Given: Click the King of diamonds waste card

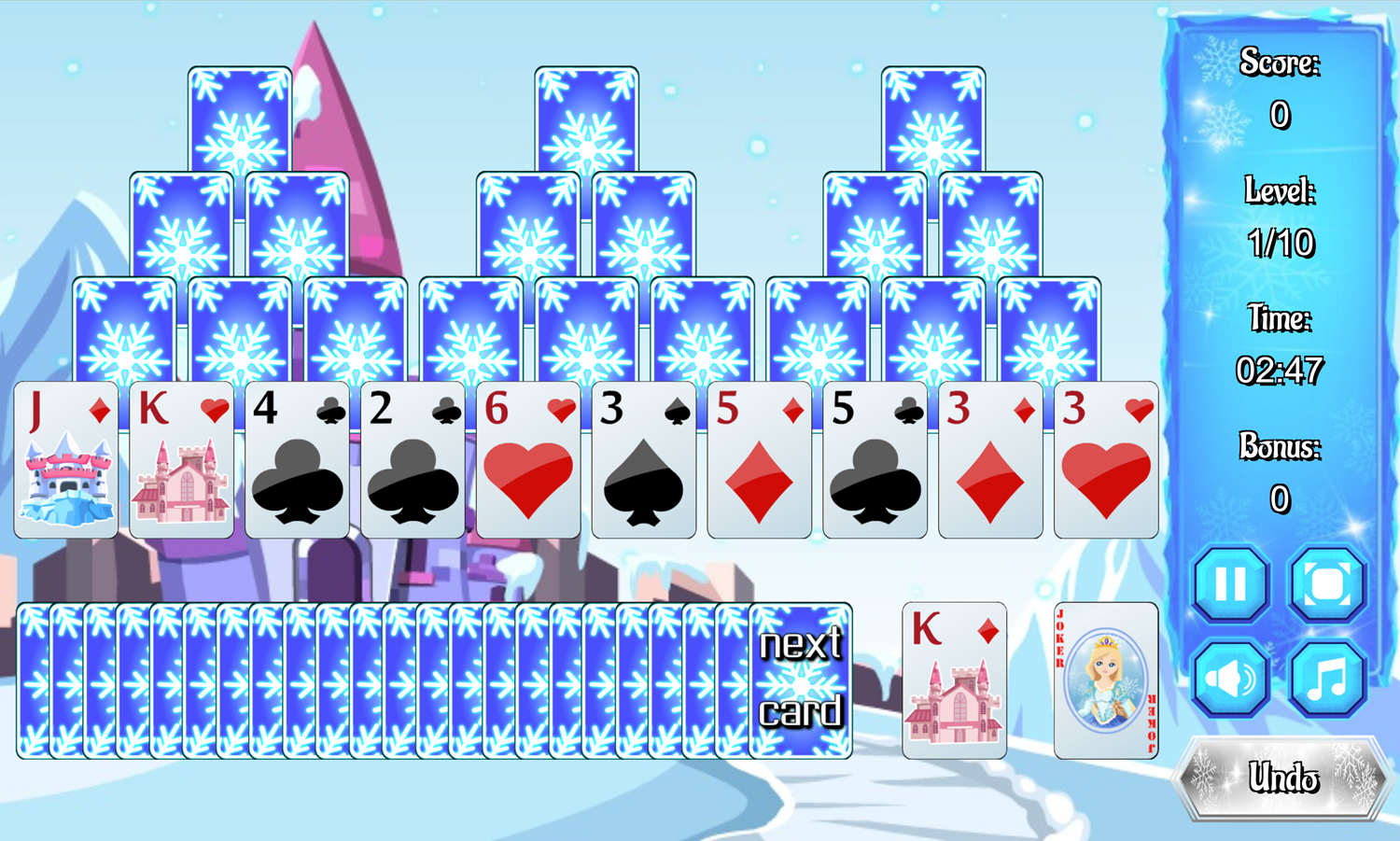Looking at the screenshot, I should [954, 680].
